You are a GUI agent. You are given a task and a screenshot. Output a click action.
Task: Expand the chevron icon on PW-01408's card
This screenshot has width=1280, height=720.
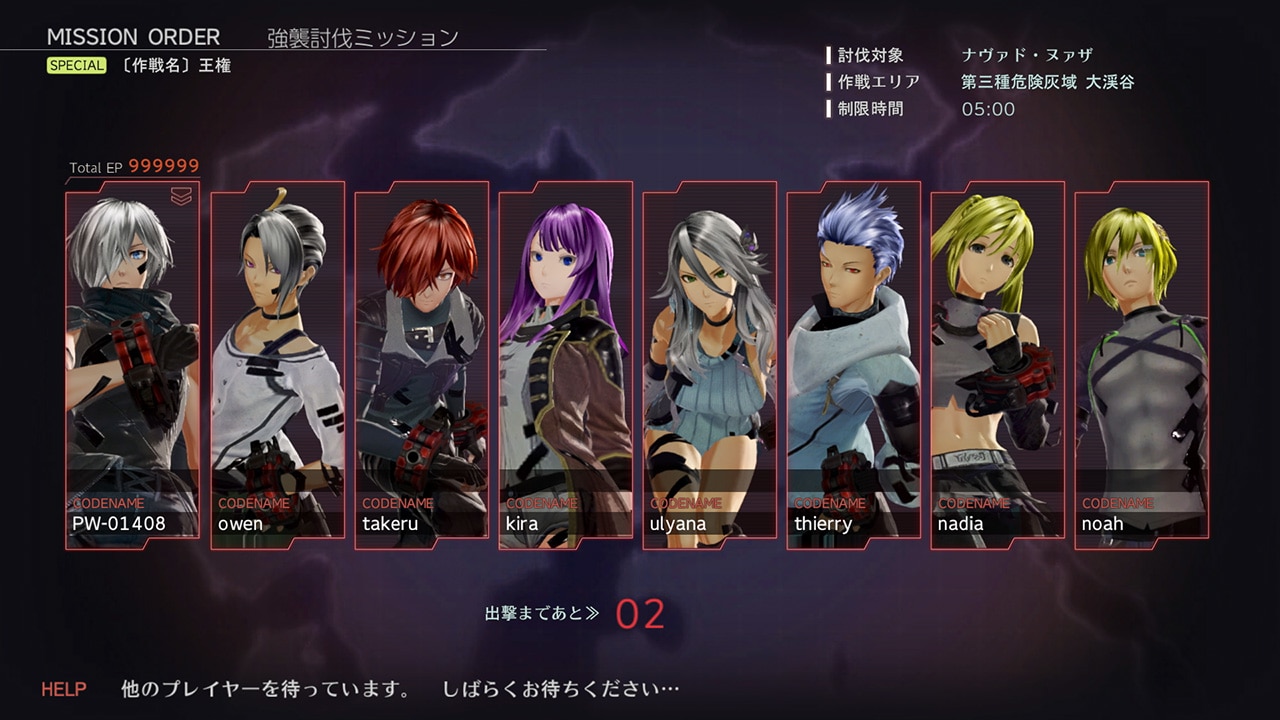[181, 197]
